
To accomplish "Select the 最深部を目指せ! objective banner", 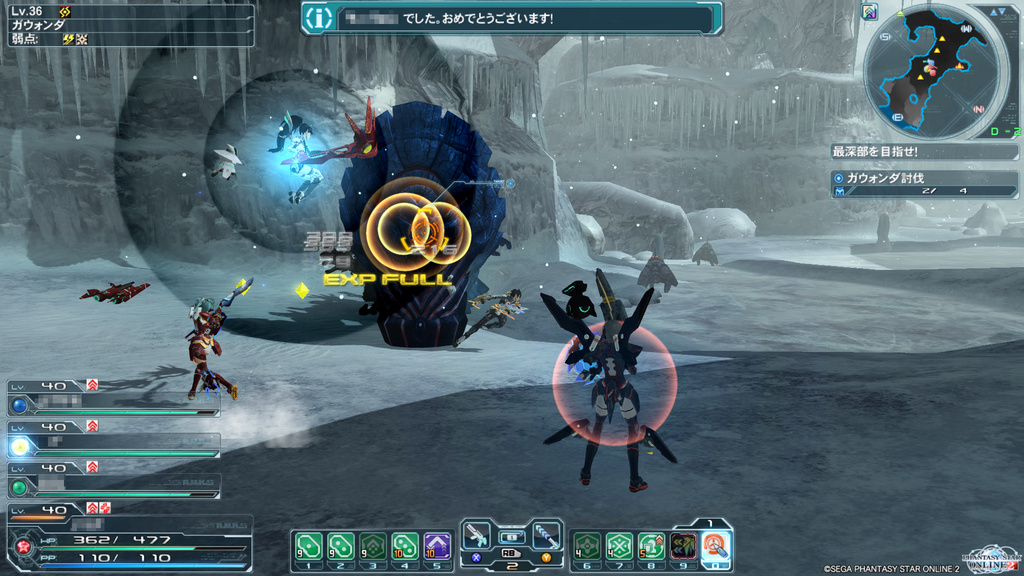I will click(x=924, y=152).
